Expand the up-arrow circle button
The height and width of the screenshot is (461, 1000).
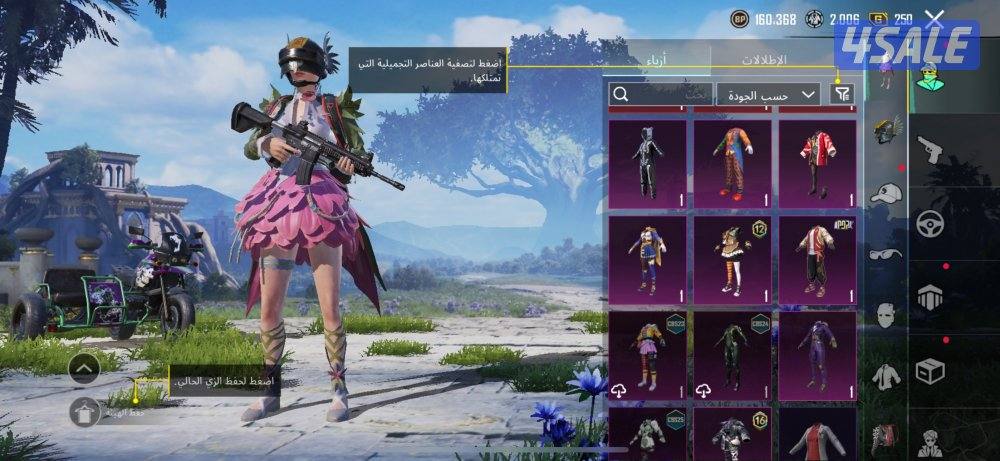84,369
